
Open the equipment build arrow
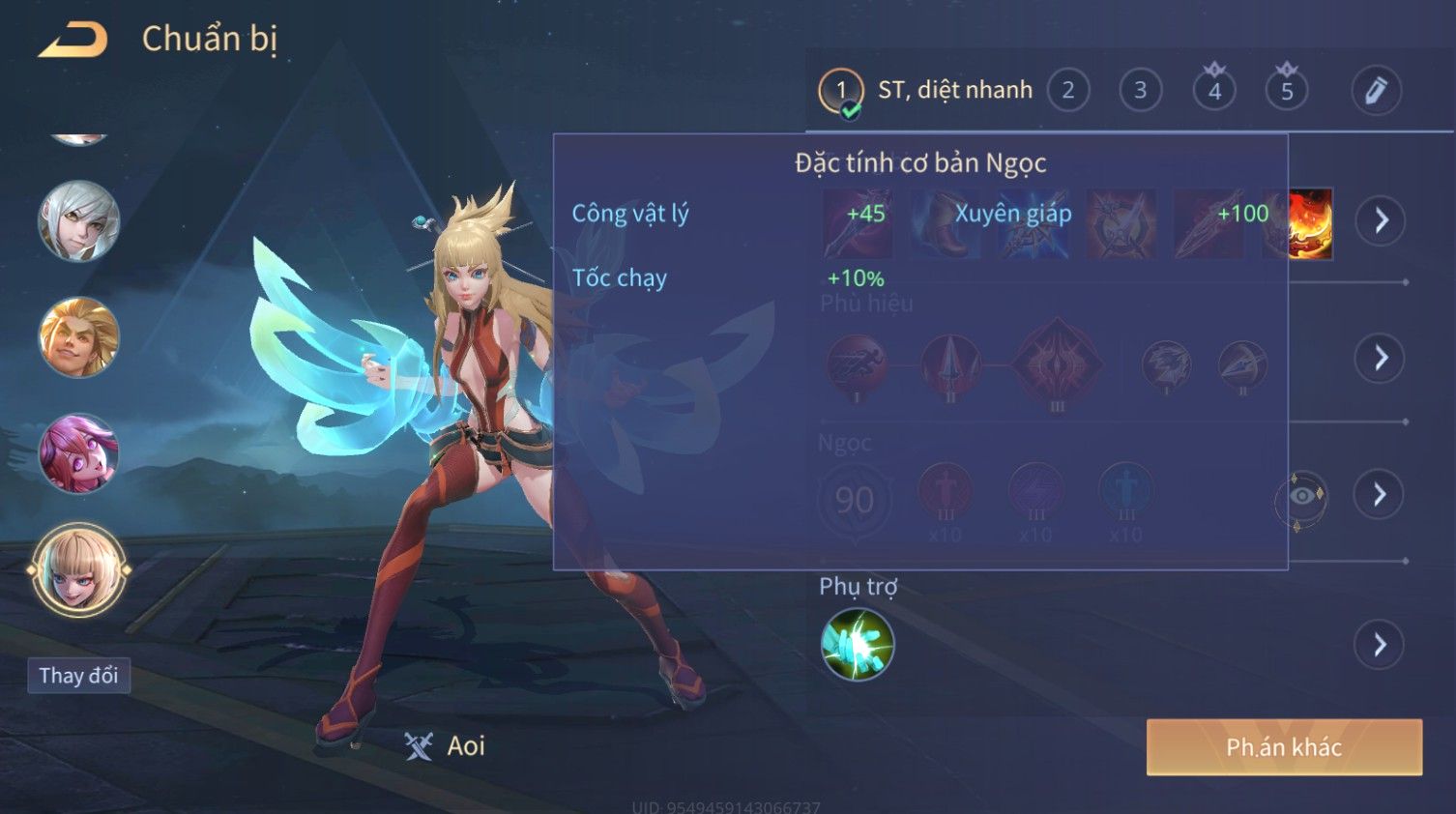1381,221
